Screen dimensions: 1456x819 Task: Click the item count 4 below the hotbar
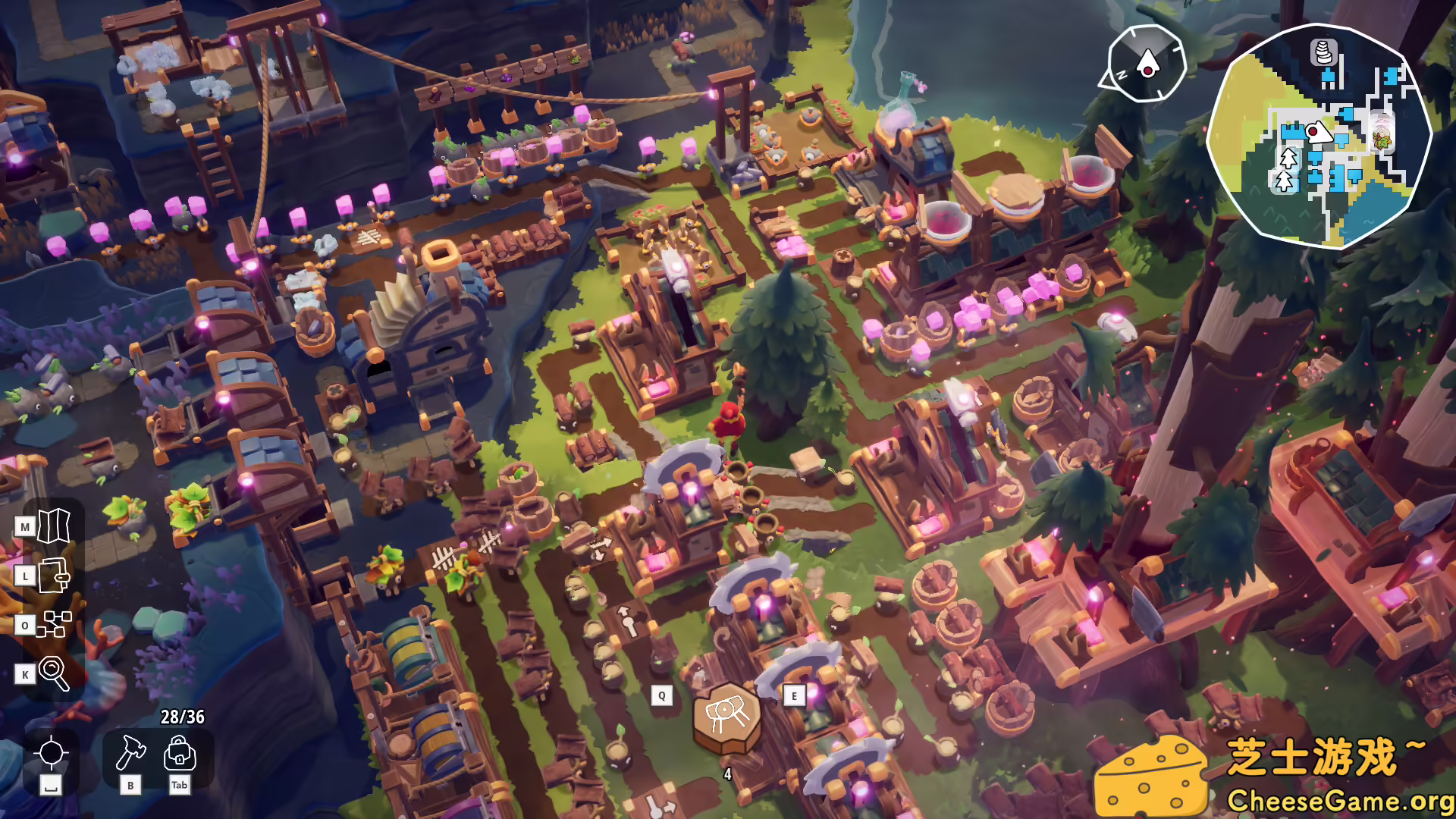tap(726, 775)
